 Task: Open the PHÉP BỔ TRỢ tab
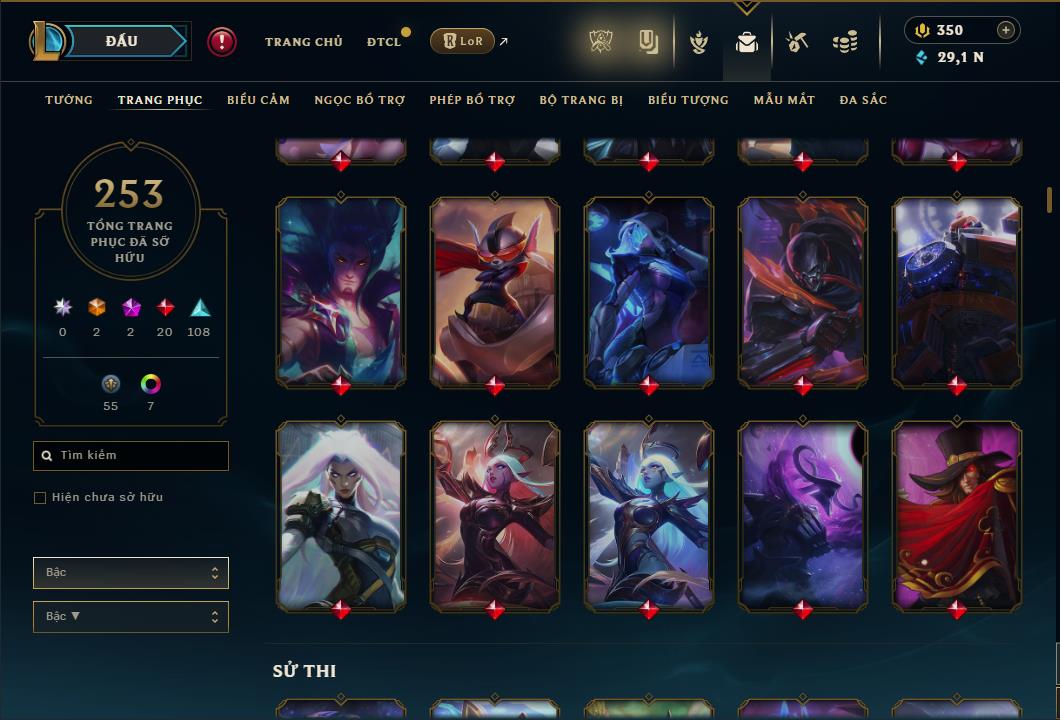coord(472,100)
